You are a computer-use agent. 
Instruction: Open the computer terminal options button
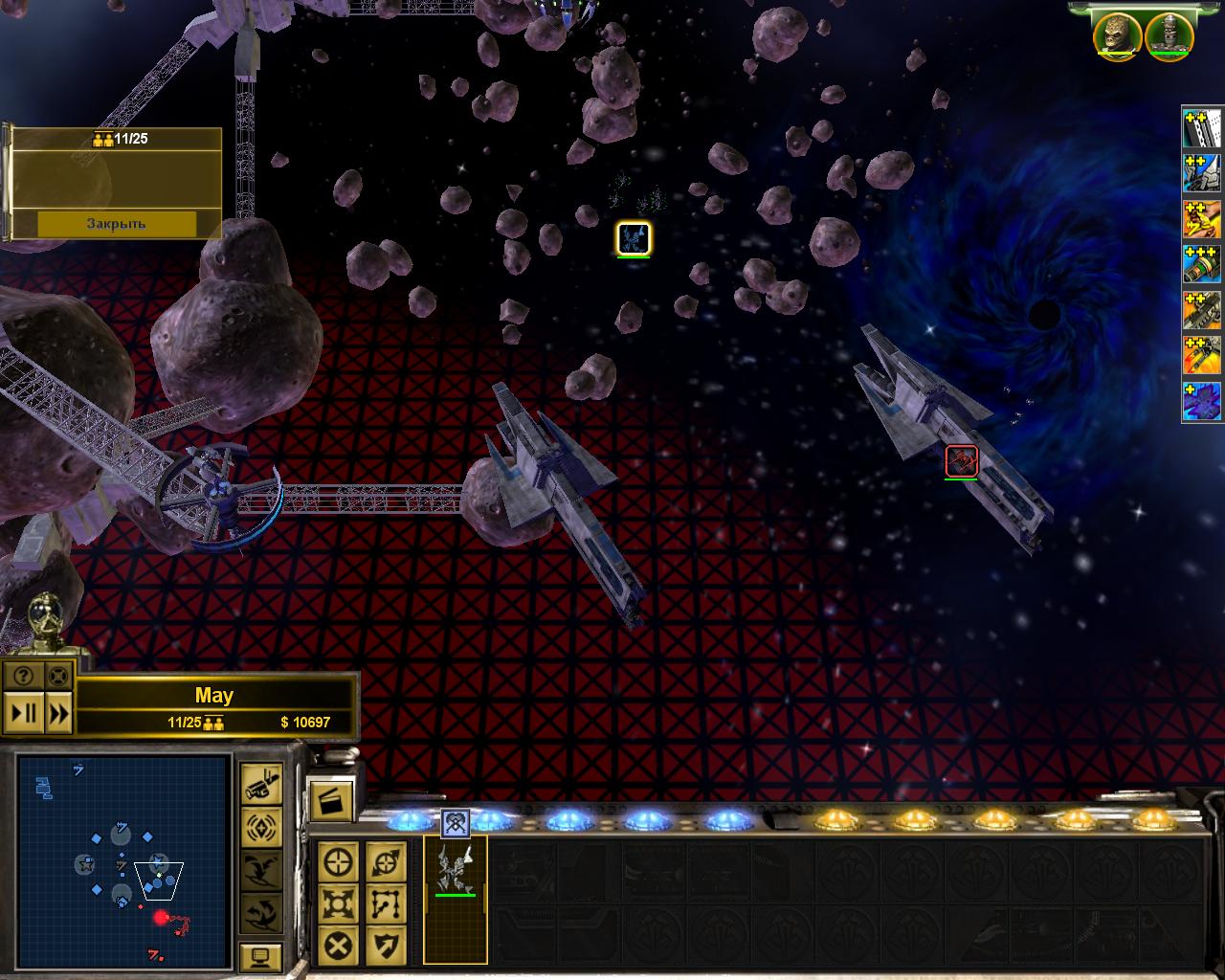pyautogui.click(x=260, y=956)
